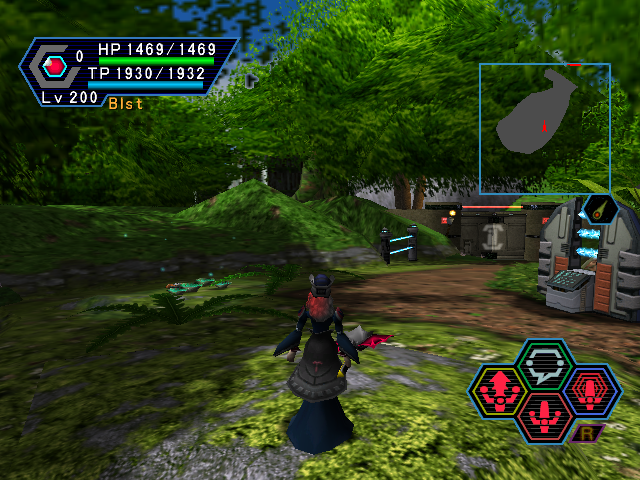Open the speech bubble chat action
Screen dimensions: 640x480
[x=544, y=366]
